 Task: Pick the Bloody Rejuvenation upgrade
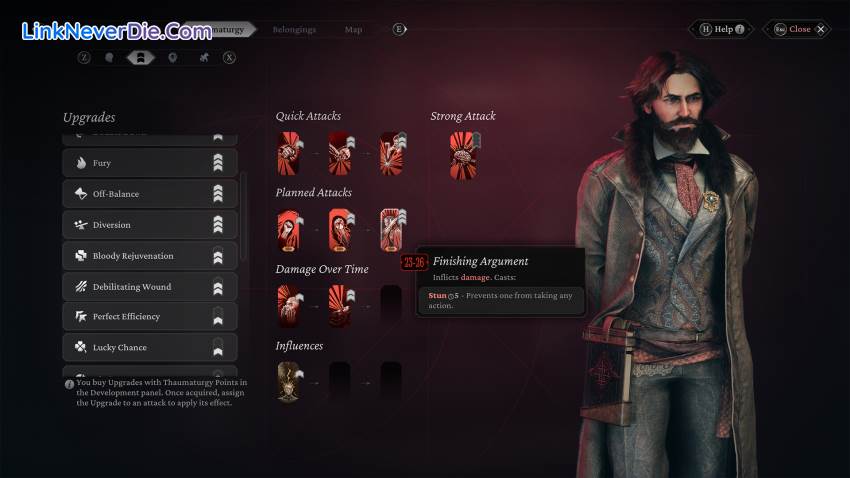point(150,256)
